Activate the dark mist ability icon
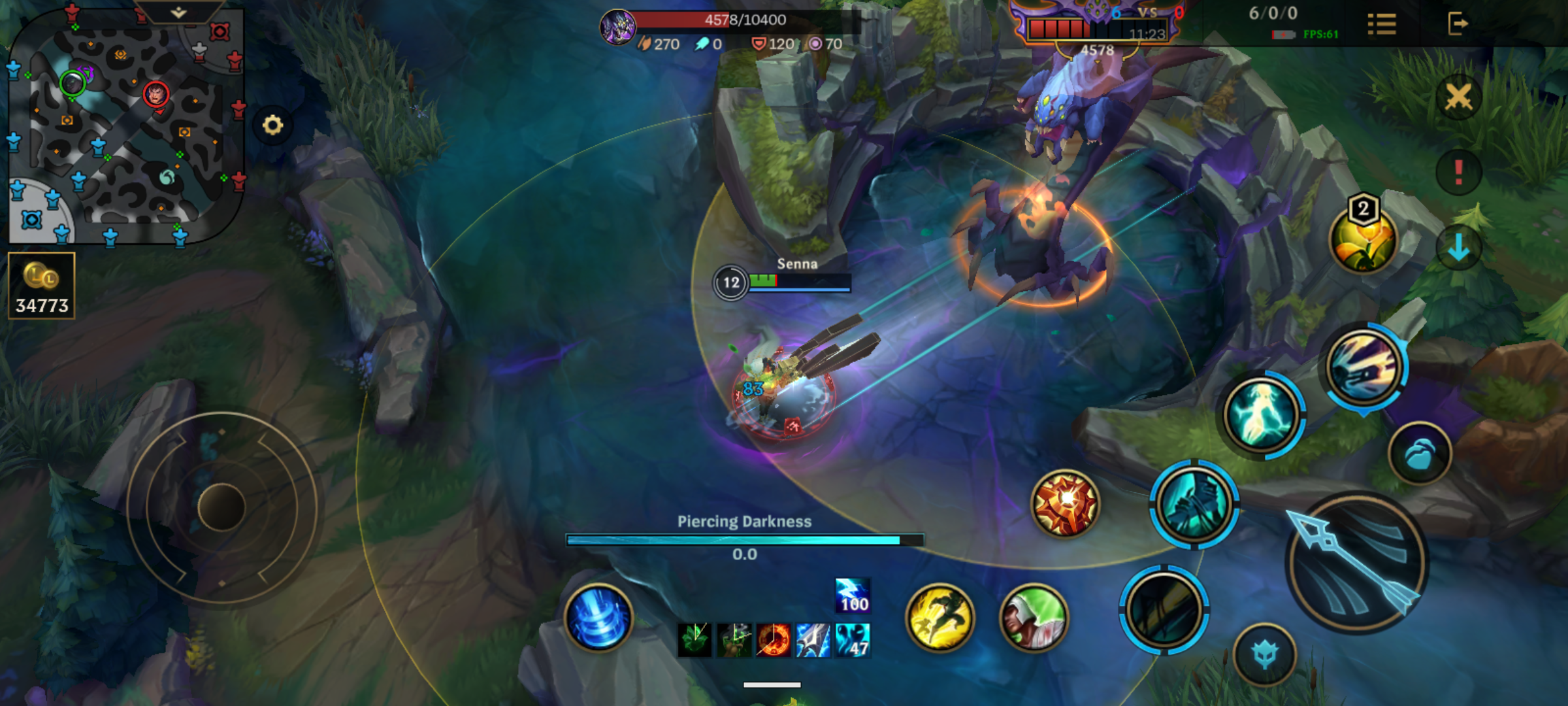Image resolution: width=1568 pixels, height=706 pixels. click(1164, 609)
